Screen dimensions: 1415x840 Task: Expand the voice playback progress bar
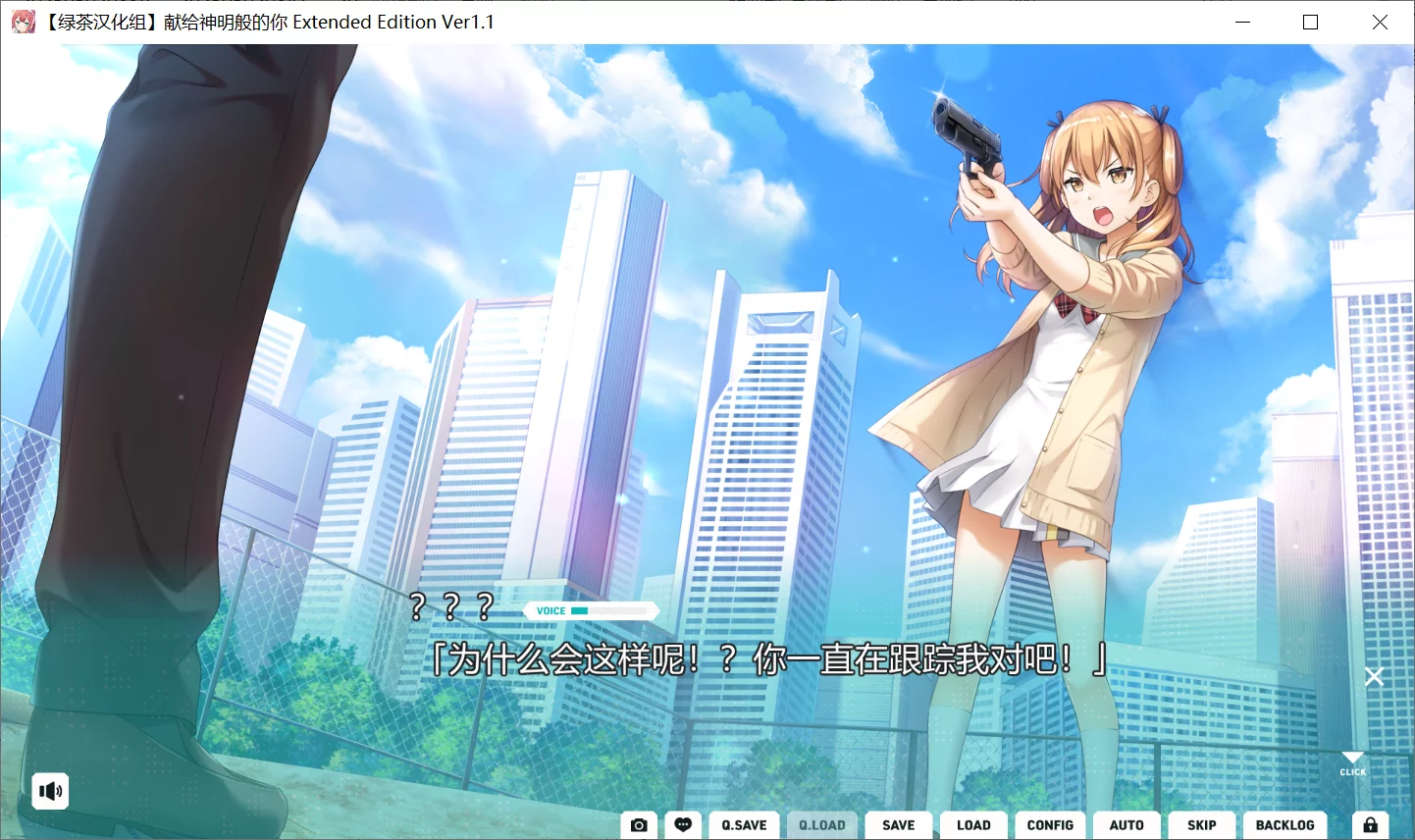[x=608, y=610]
